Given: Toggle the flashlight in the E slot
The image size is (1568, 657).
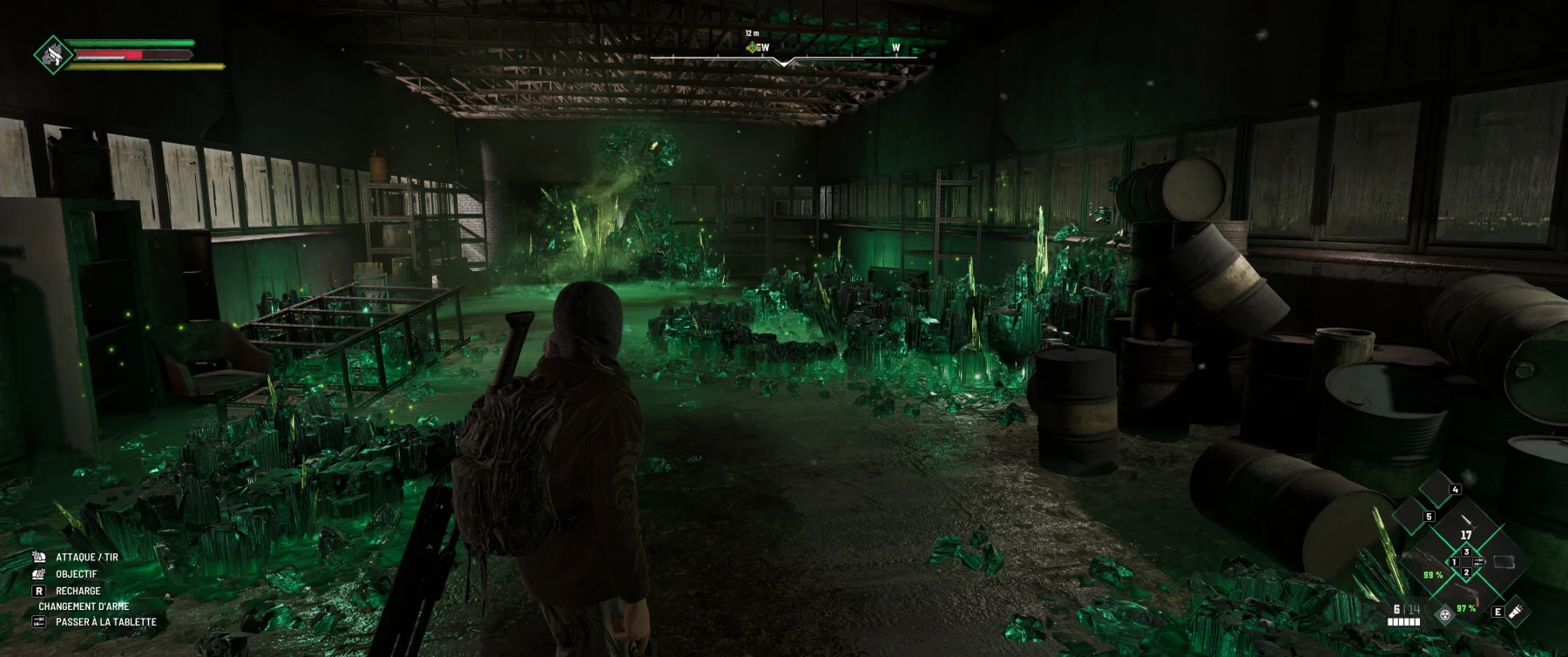Looking at the screenshot, I should coord(1517,613).
